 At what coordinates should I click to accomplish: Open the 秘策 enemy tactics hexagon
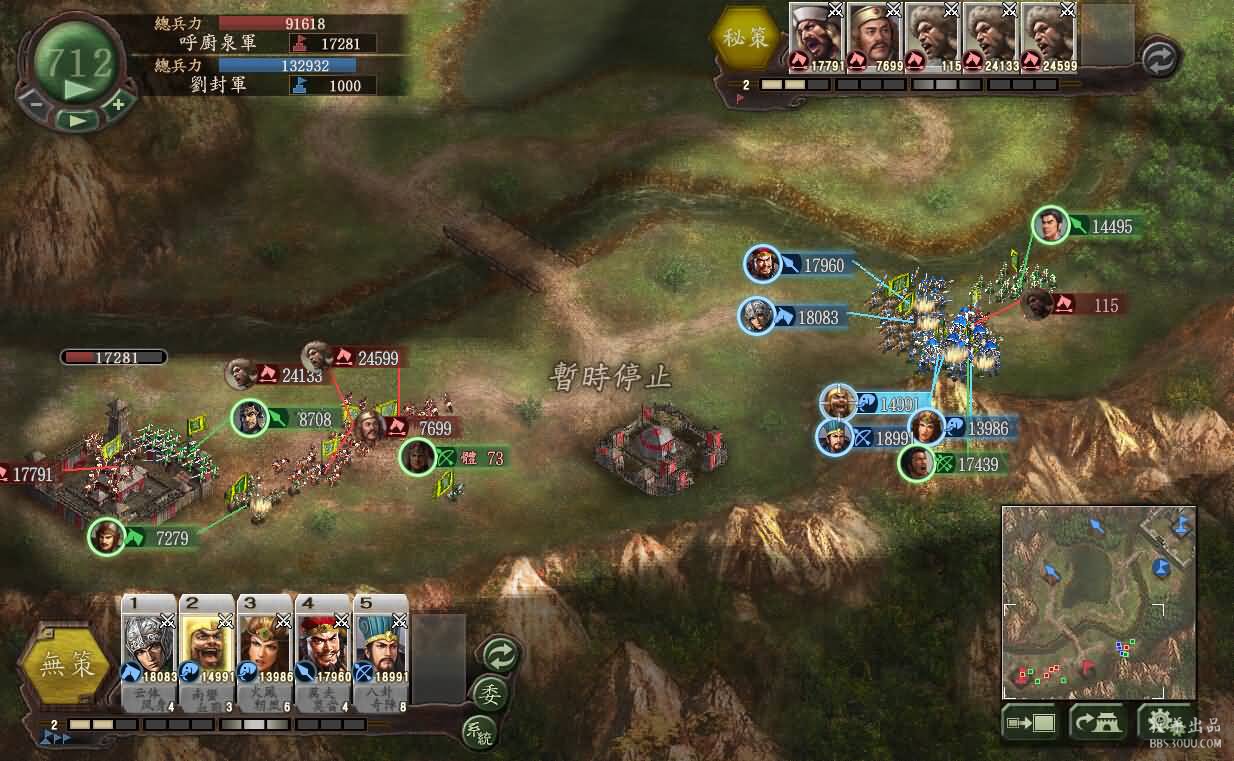tap(745, 39)
